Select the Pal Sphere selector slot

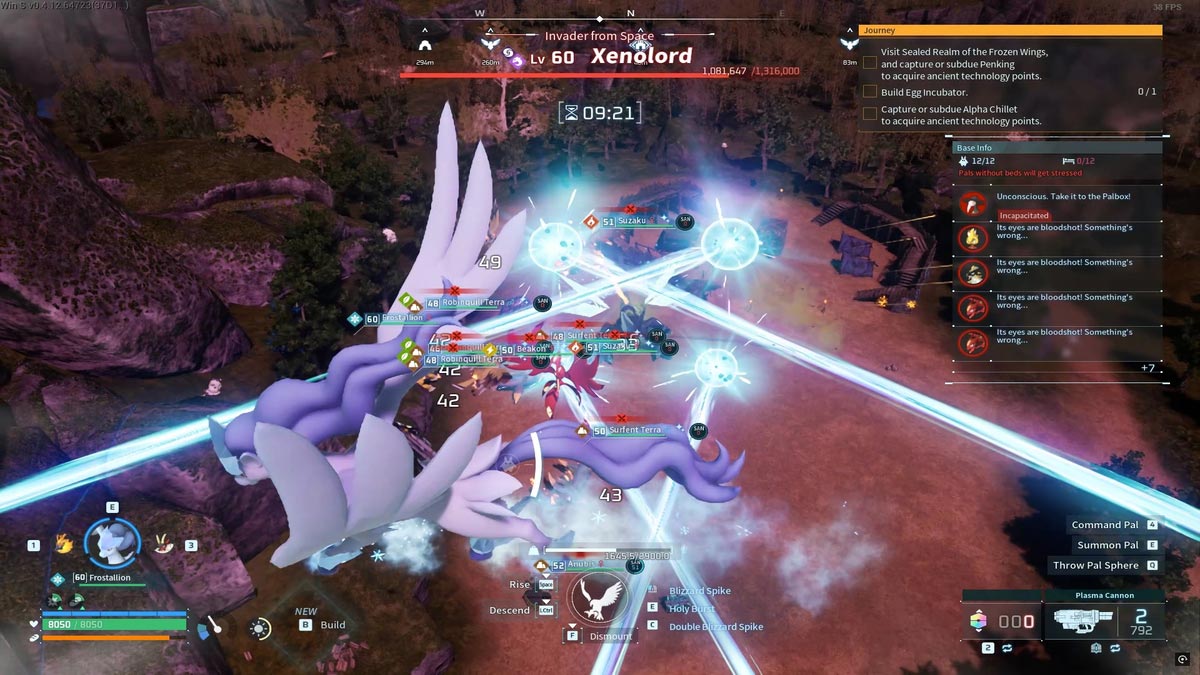1001,622
